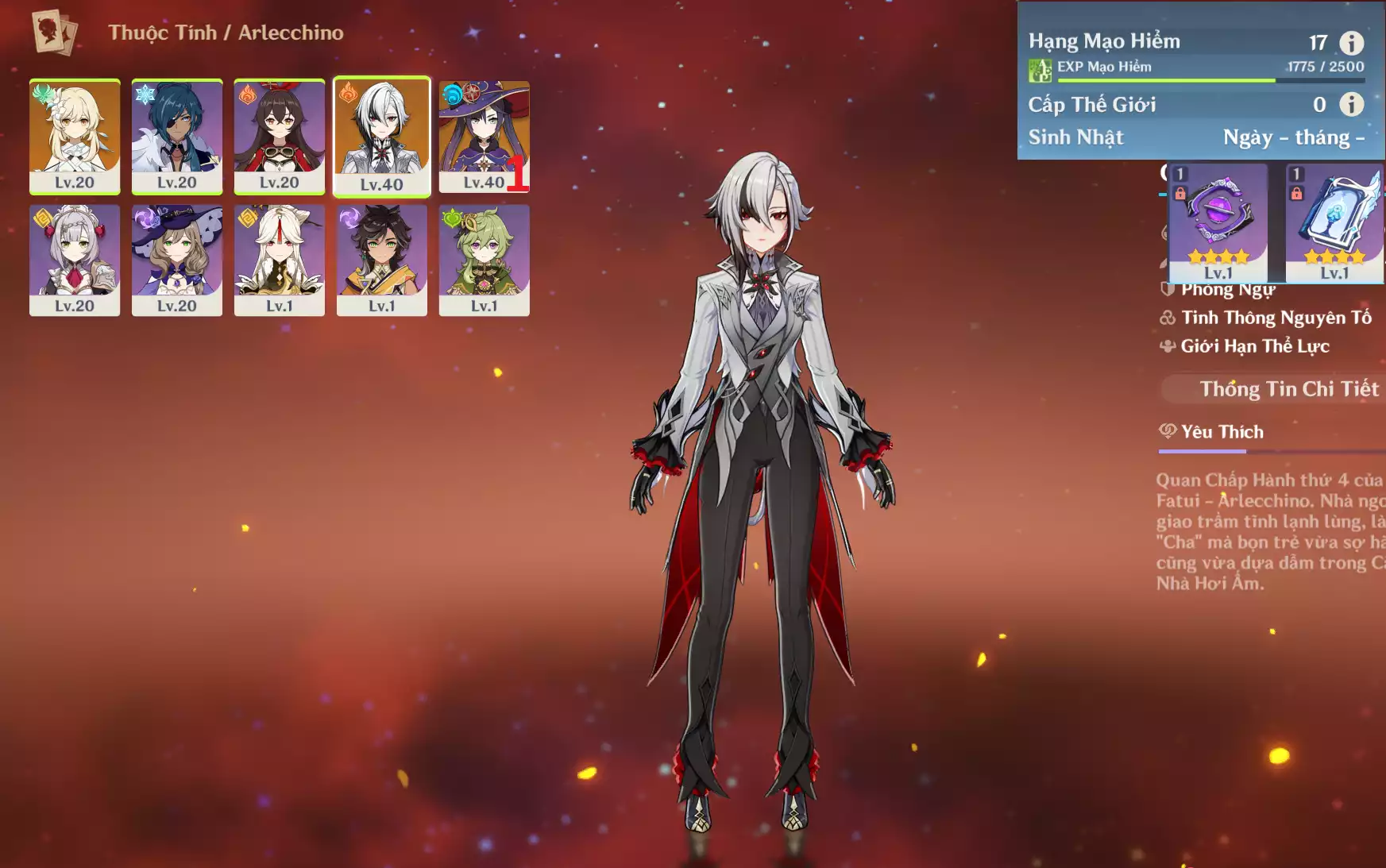
Task: Click the character archive icon beside Thuộc Tính
Action: pos(53,33)
